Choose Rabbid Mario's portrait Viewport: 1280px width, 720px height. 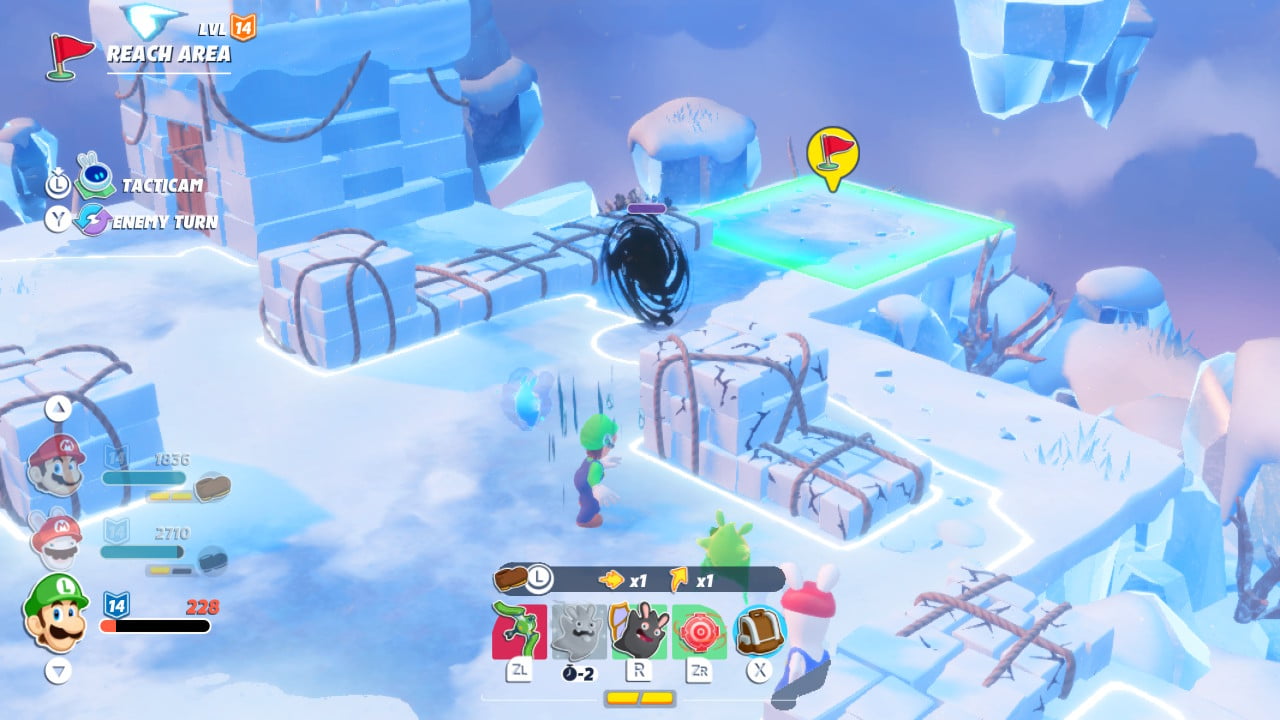click(x=56, y=540)
